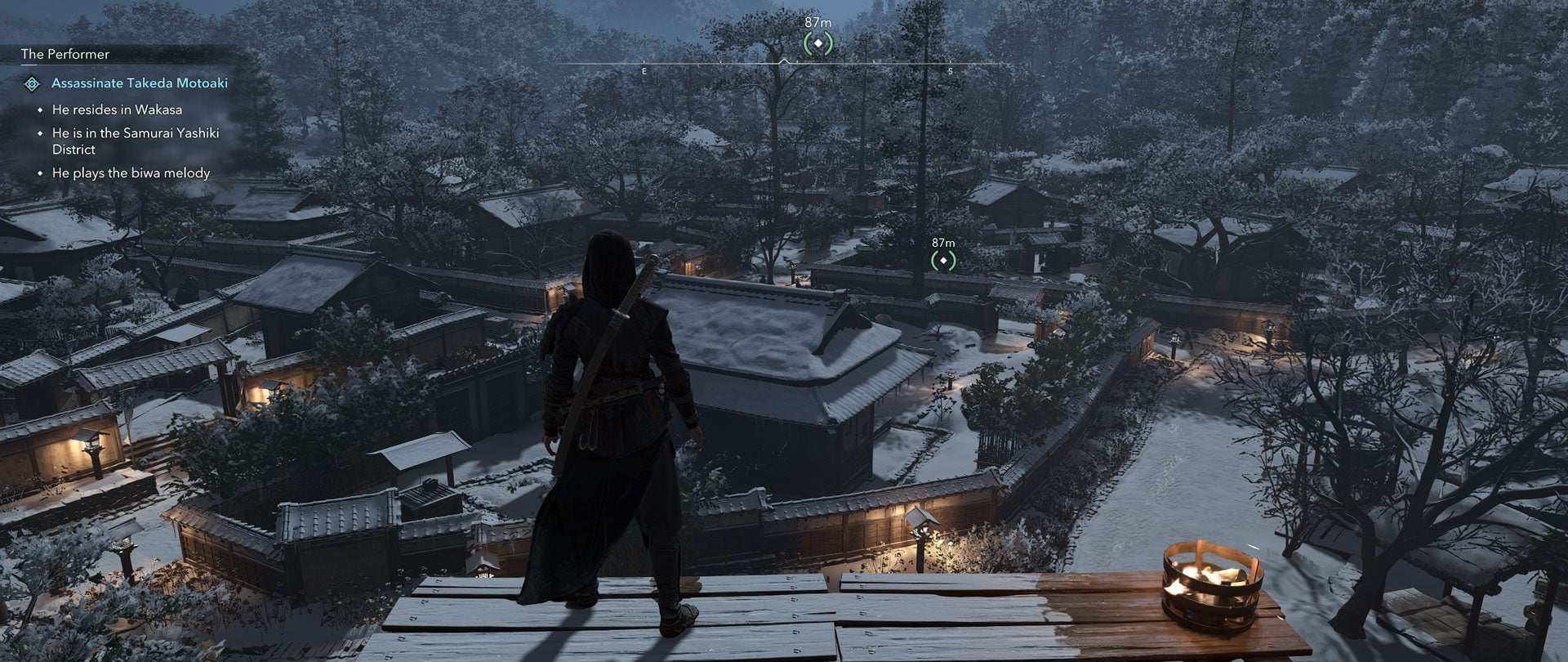This screenshot has height=662, width=1568.
Task: Click the bullet diamond beside He plays the biwa melody
Action: pyautogui.click(x=39, y=173)
